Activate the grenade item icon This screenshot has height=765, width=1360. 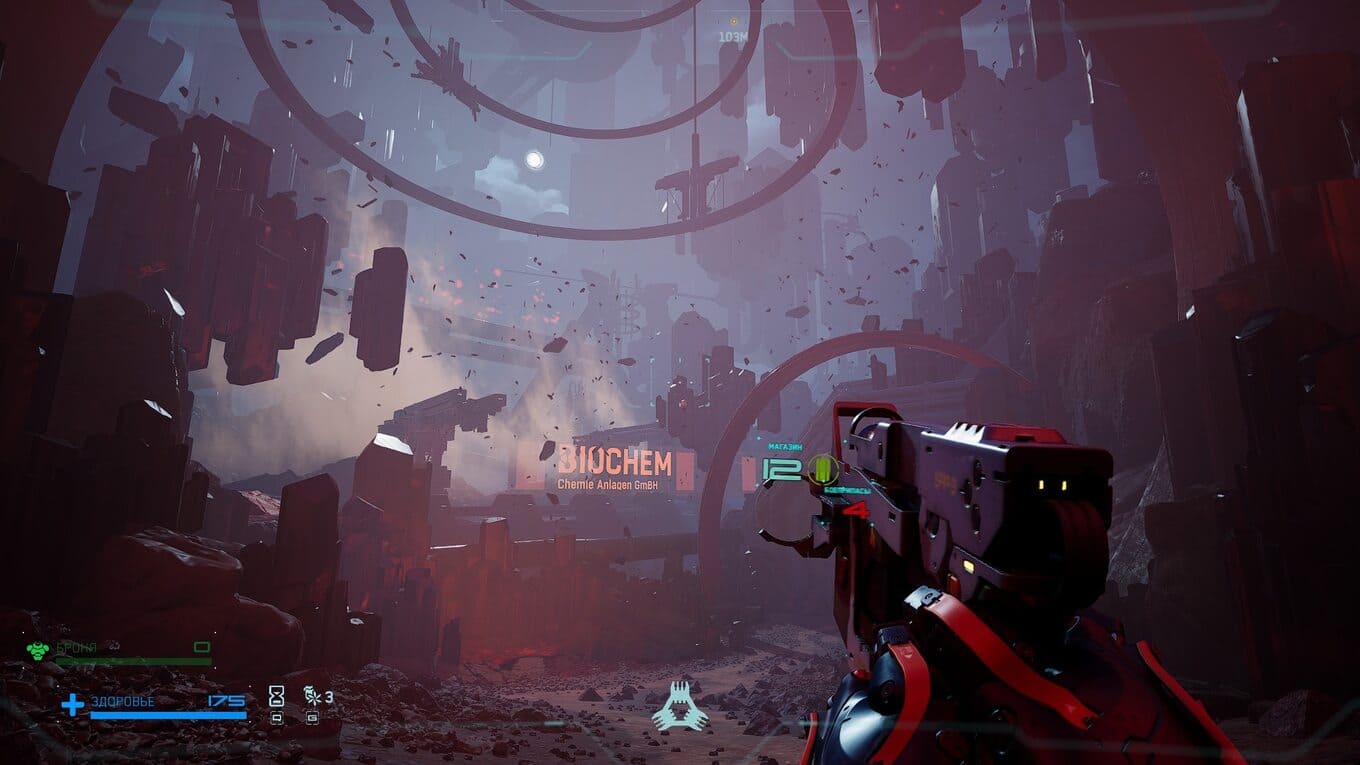tap(311, 696)
